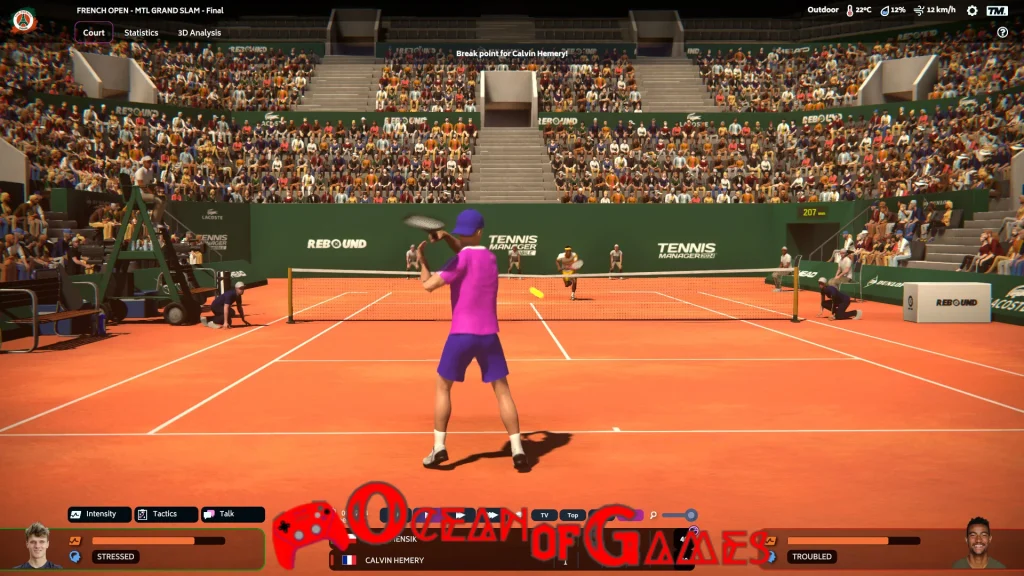Show the 3D Analysis tab
1024x576 pixels.
point(199,32)
